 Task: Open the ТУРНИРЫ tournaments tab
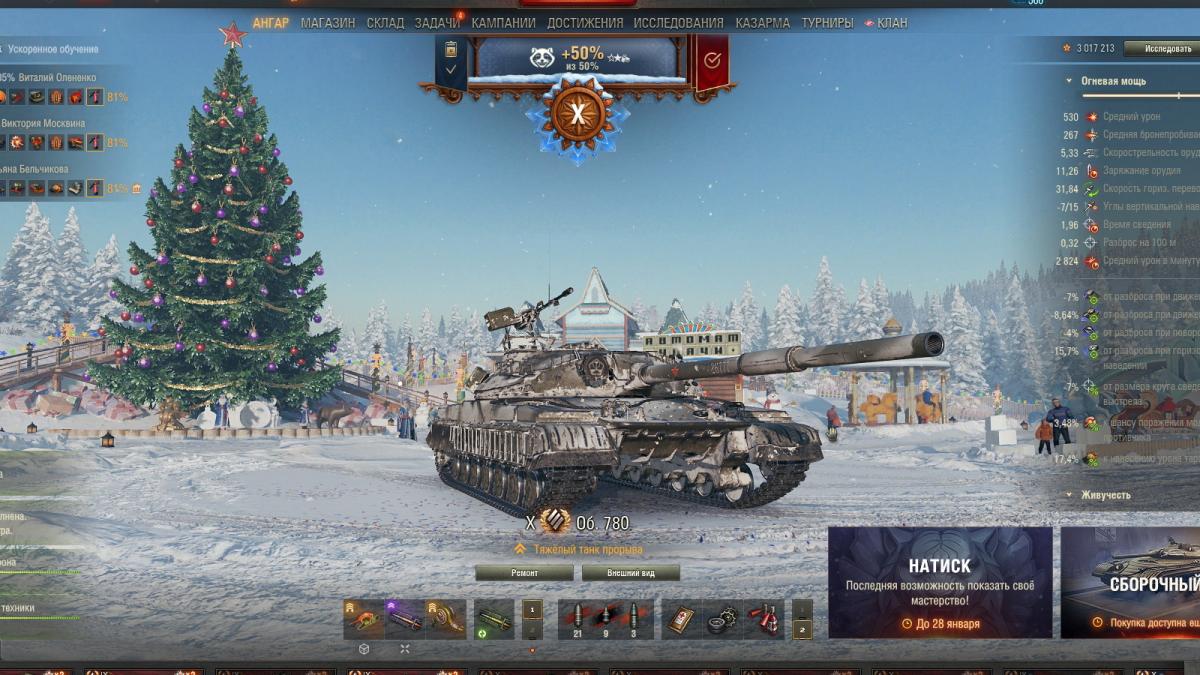[827, 23]
